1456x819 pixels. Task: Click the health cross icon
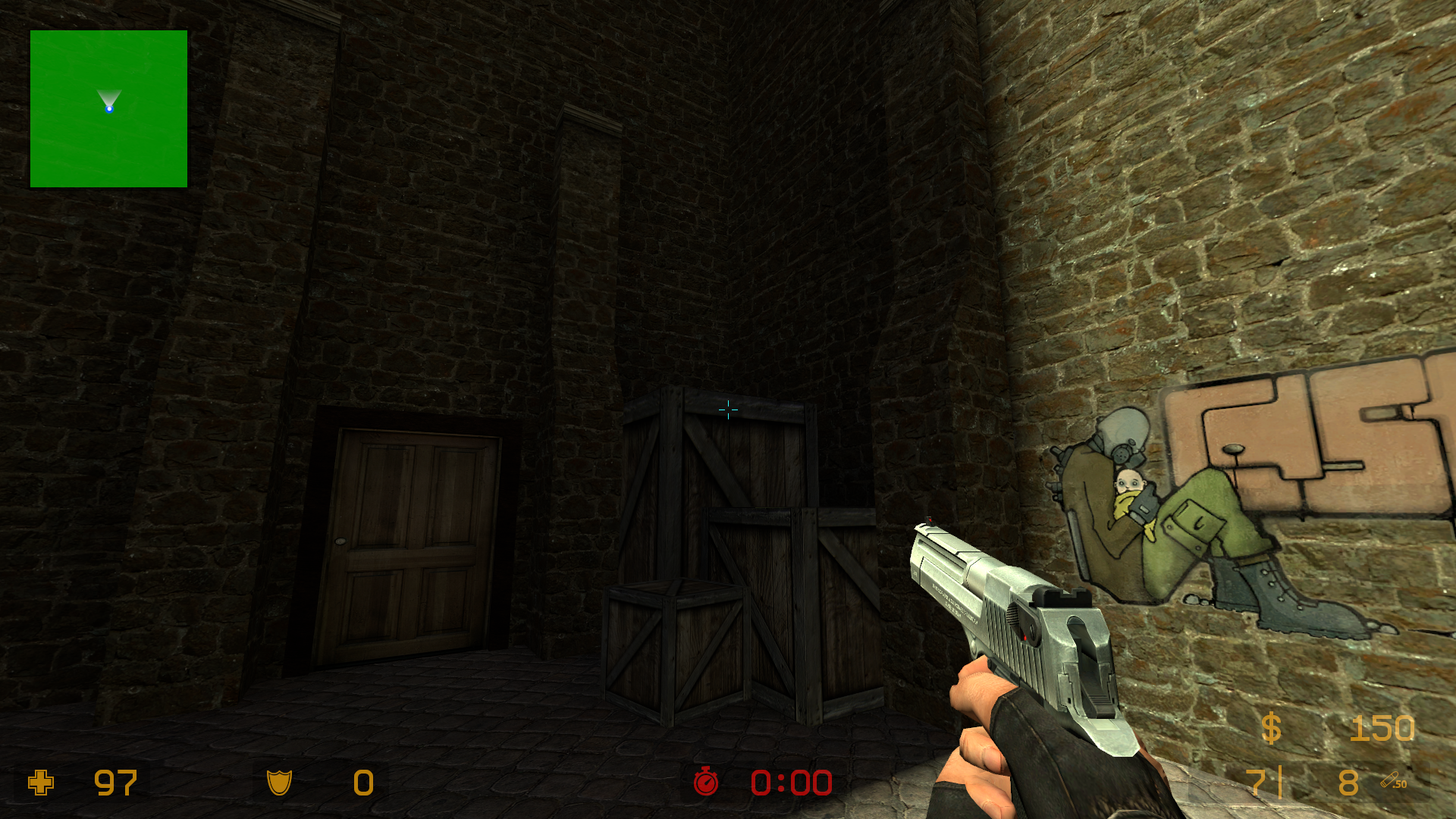click(41, 783)
